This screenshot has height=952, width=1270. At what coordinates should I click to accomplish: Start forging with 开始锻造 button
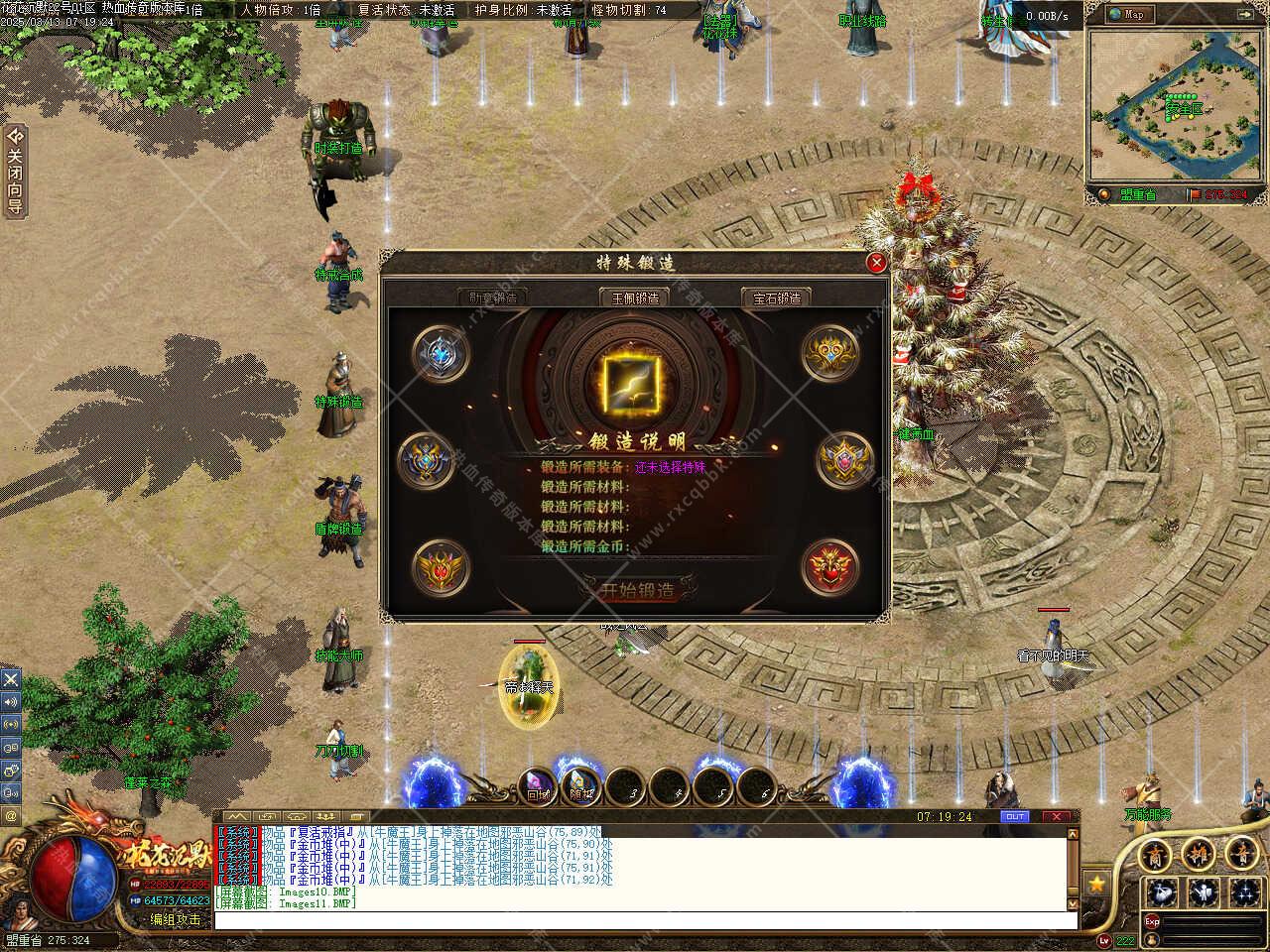pos(636,590)
